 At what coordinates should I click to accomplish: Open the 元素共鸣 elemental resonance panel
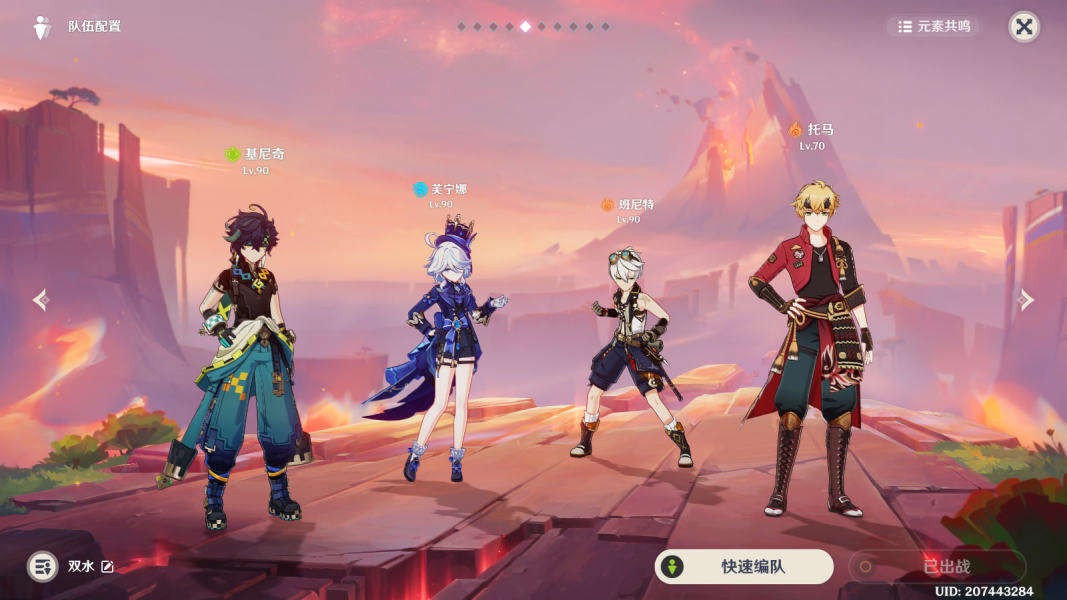(x=934, y=27)
